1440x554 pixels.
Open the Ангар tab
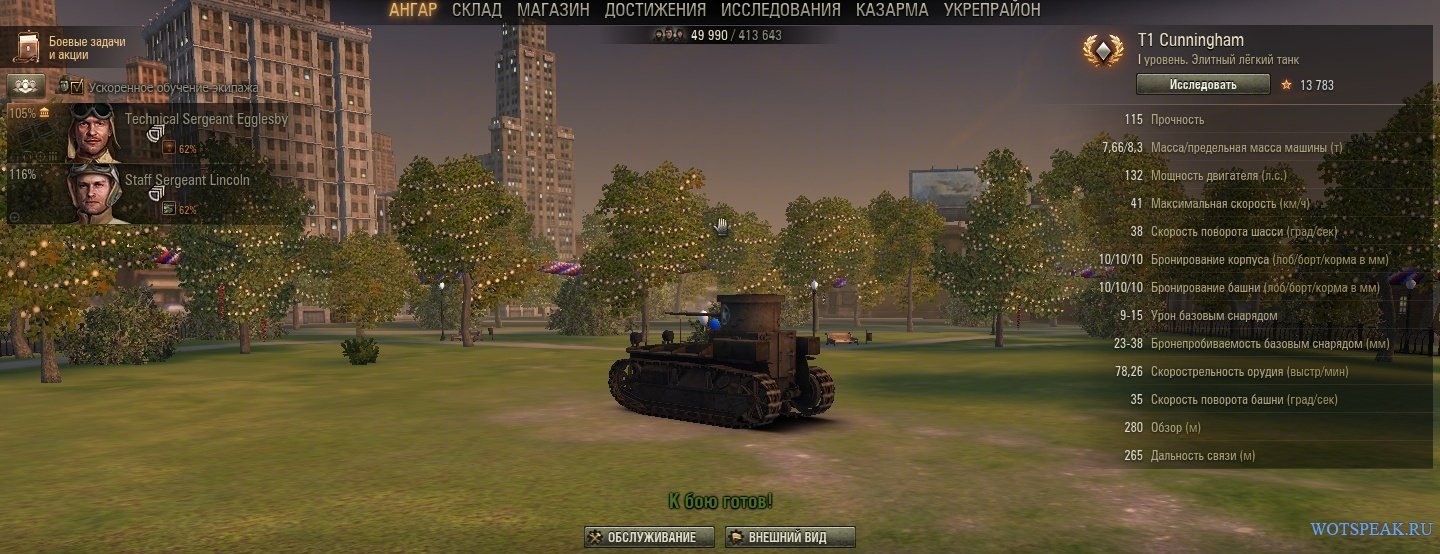pos(413,10)
